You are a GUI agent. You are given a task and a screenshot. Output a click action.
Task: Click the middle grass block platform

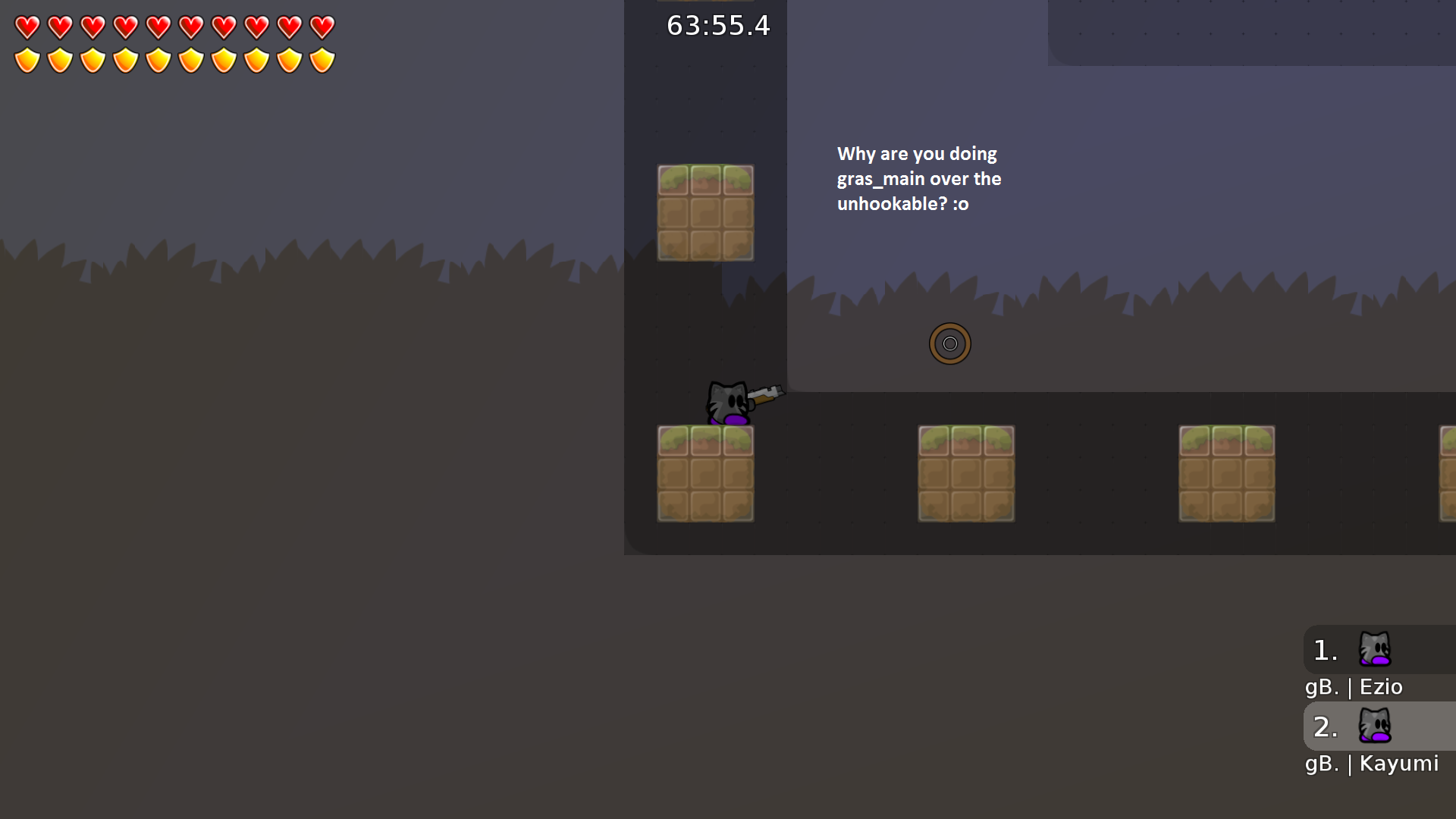click(966, 473)
